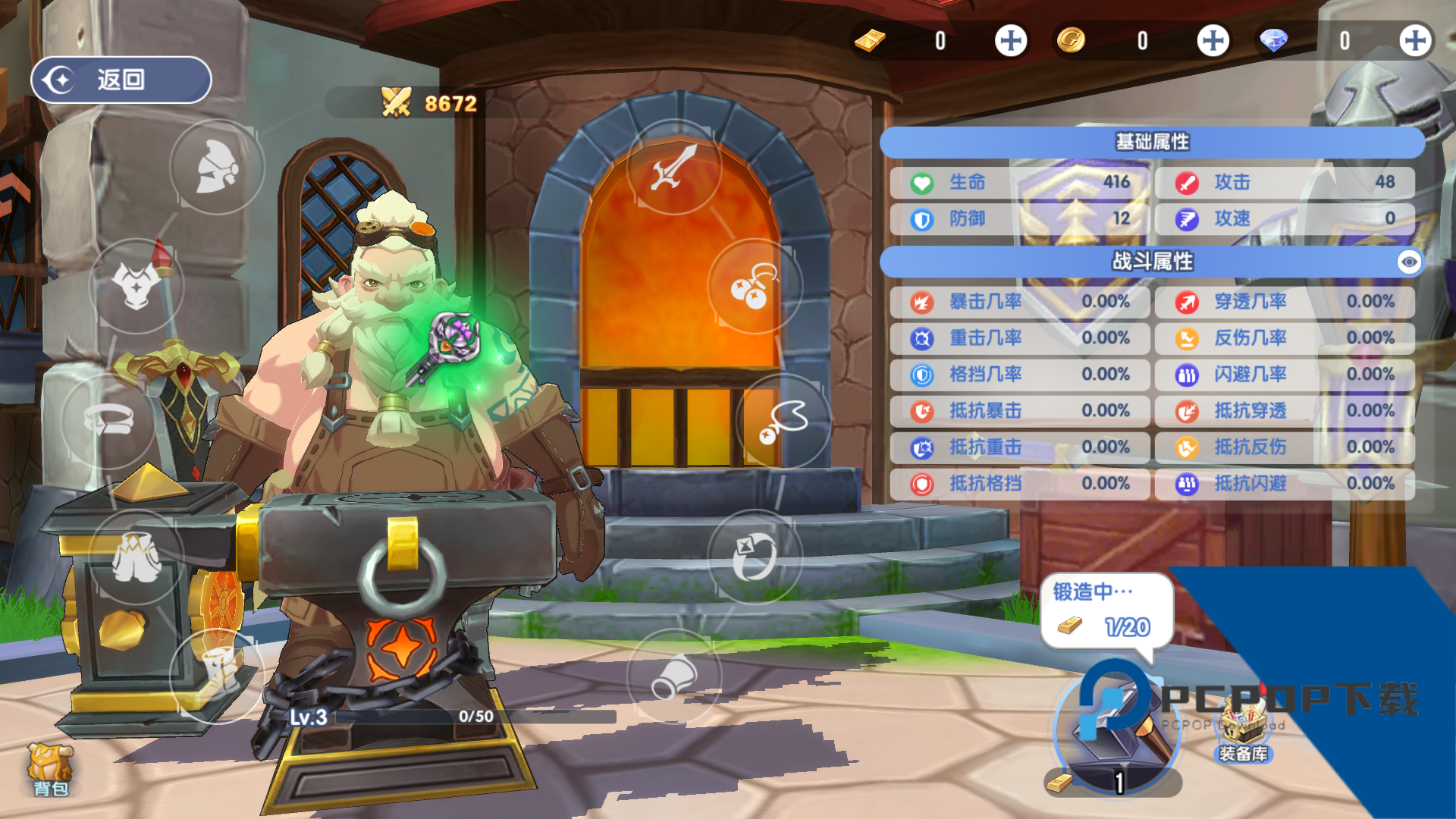The height and width of the screenshot is (819, 1456).
Task: Select the boots equipment slot
Action: (x=217, y=673)
